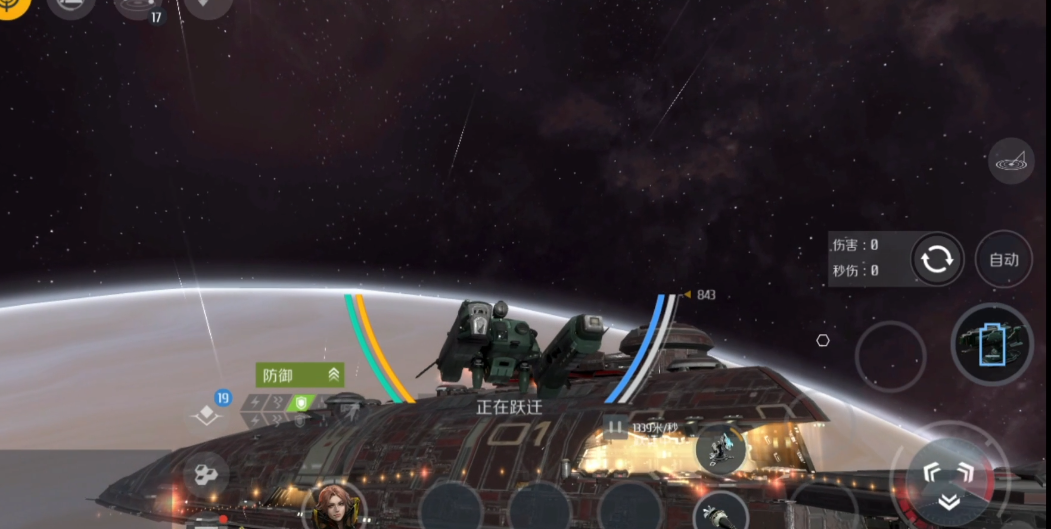This screenshot has height=529, width=1051.
Task: Open the hexagon cluster icon
Action: pyautogui.click(x=205, y=474)
